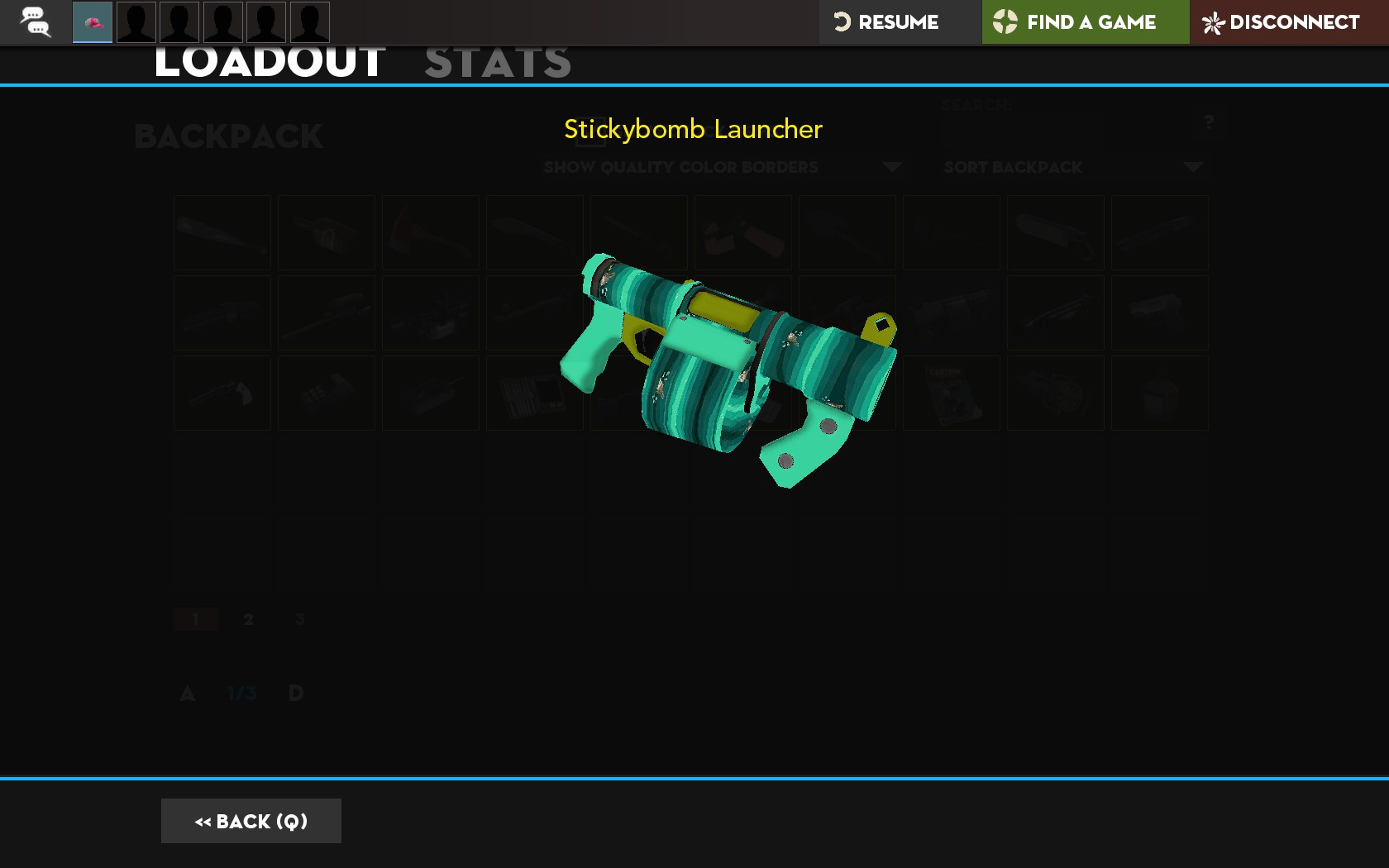Go to backpack page 2
Screen dimensions: 1389x868
click(x=248, y=618)
